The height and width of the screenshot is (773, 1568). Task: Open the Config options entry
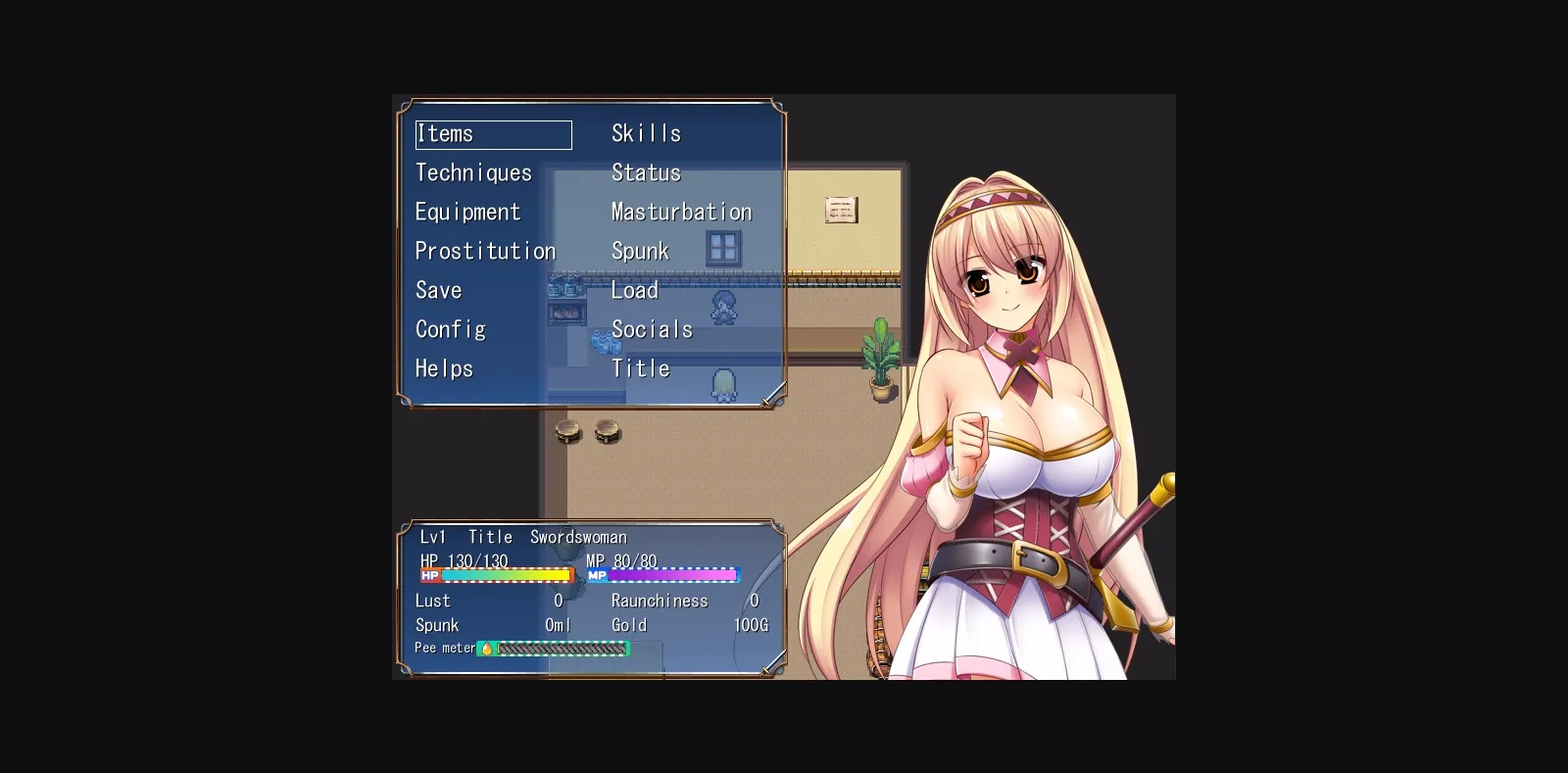pos(451,329)
